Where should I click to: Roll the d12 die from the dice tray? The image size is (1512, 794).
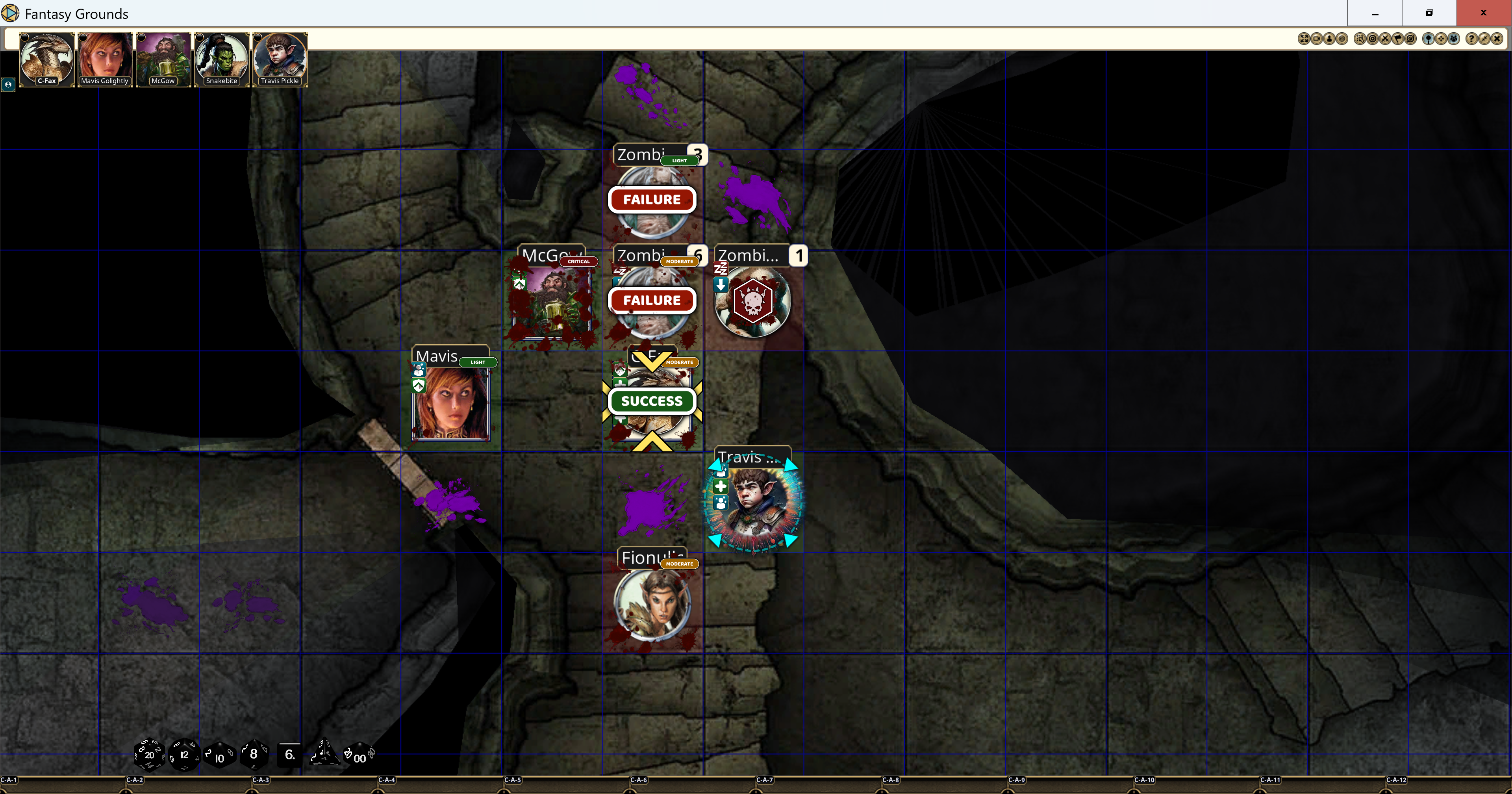pyautogui.click(x=184, y=755)
